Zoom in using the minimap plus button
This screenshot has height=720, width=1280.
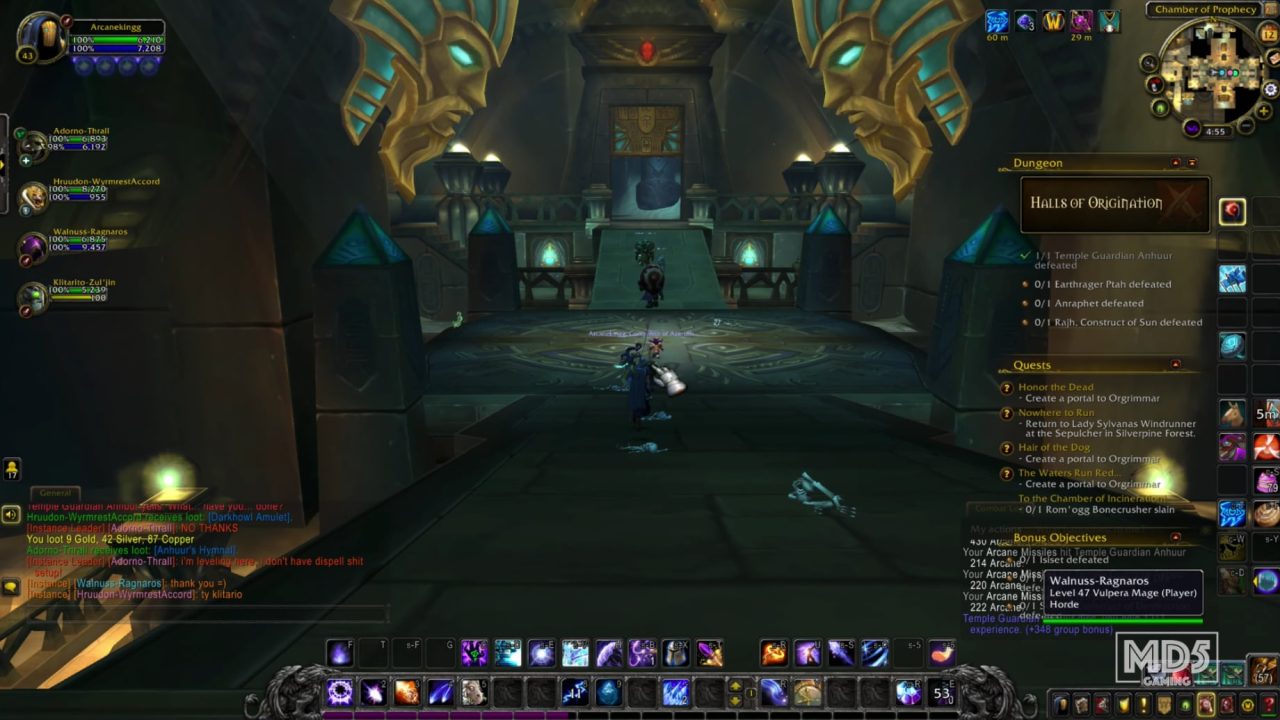(x=1265, y=109)
